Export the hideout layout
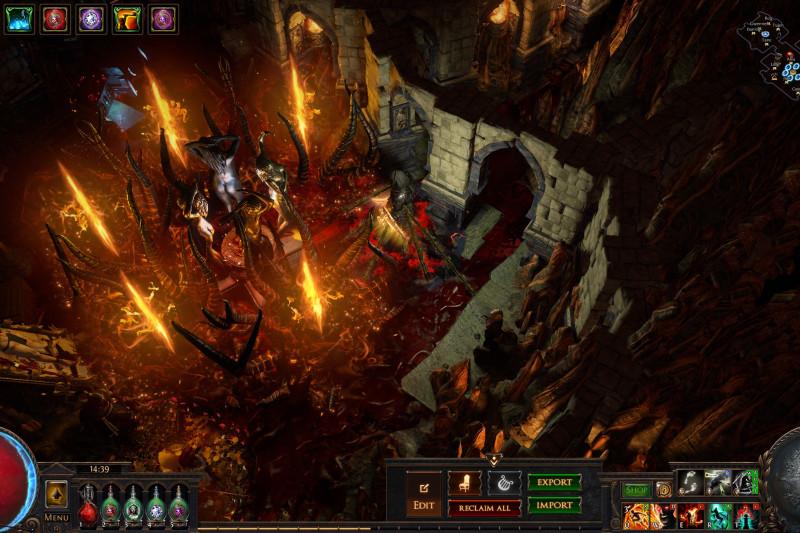Screen dimensions: 800x533 pyautogui.click(x=554, y=482)
